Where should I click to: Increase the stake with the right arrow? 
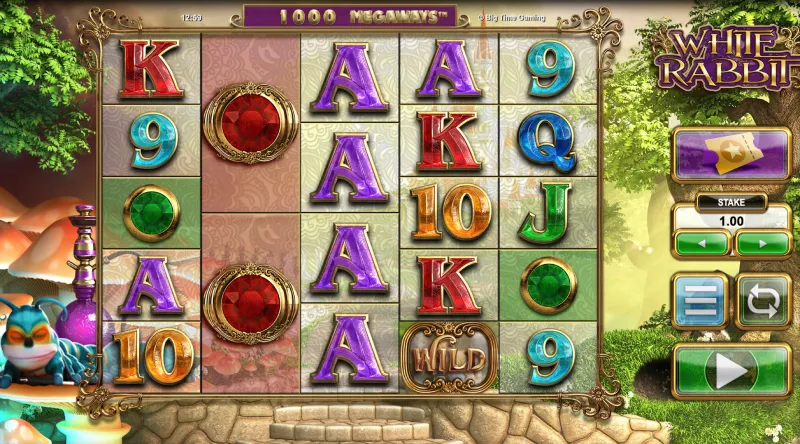click(x=762, y=243)
